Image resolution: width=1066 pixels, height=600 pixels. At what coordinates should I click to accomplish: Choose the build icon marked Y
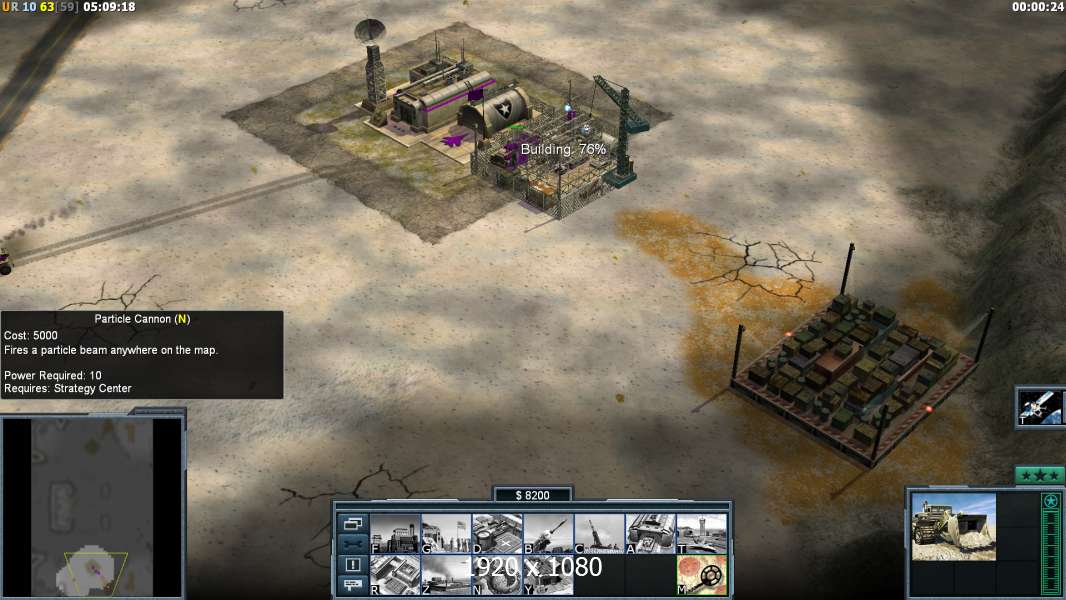pyautogui.click(x=548, y=575)
